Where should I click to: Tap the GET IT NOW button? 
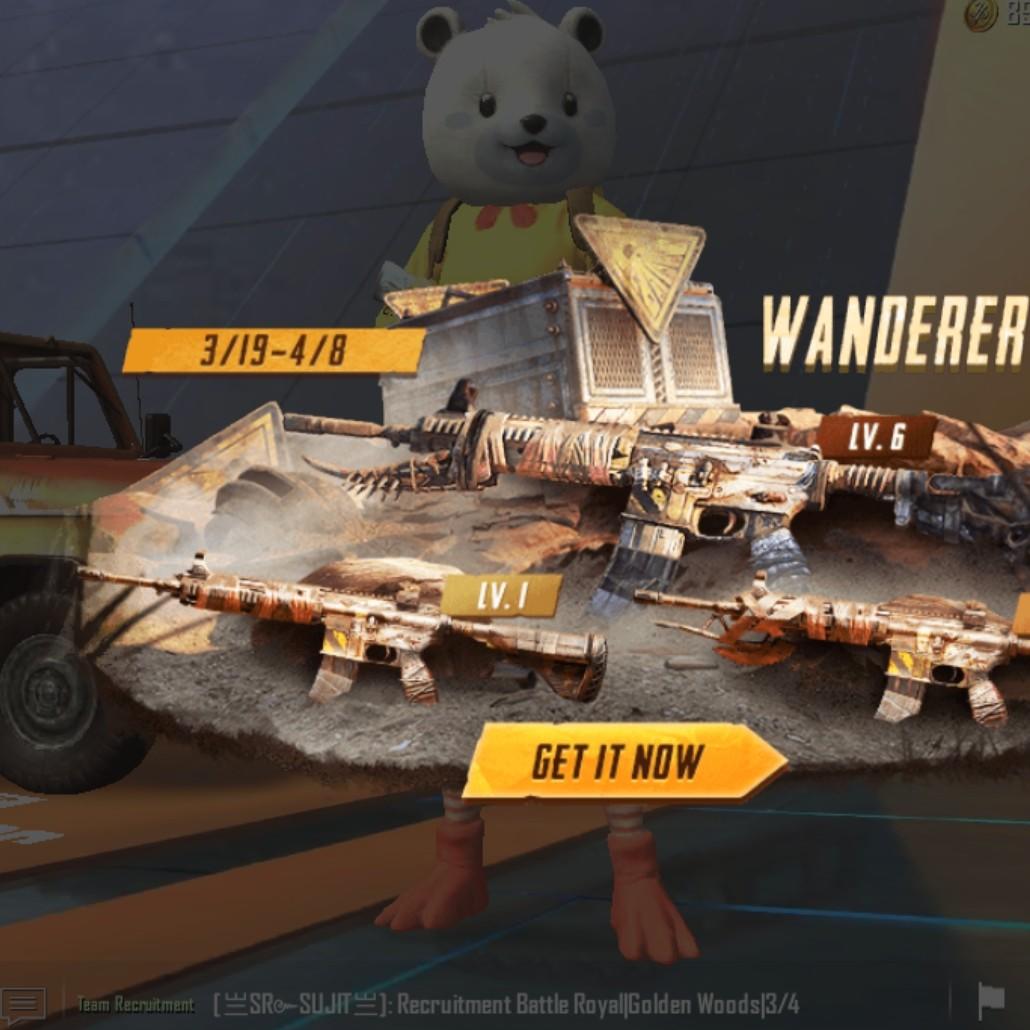622,762
